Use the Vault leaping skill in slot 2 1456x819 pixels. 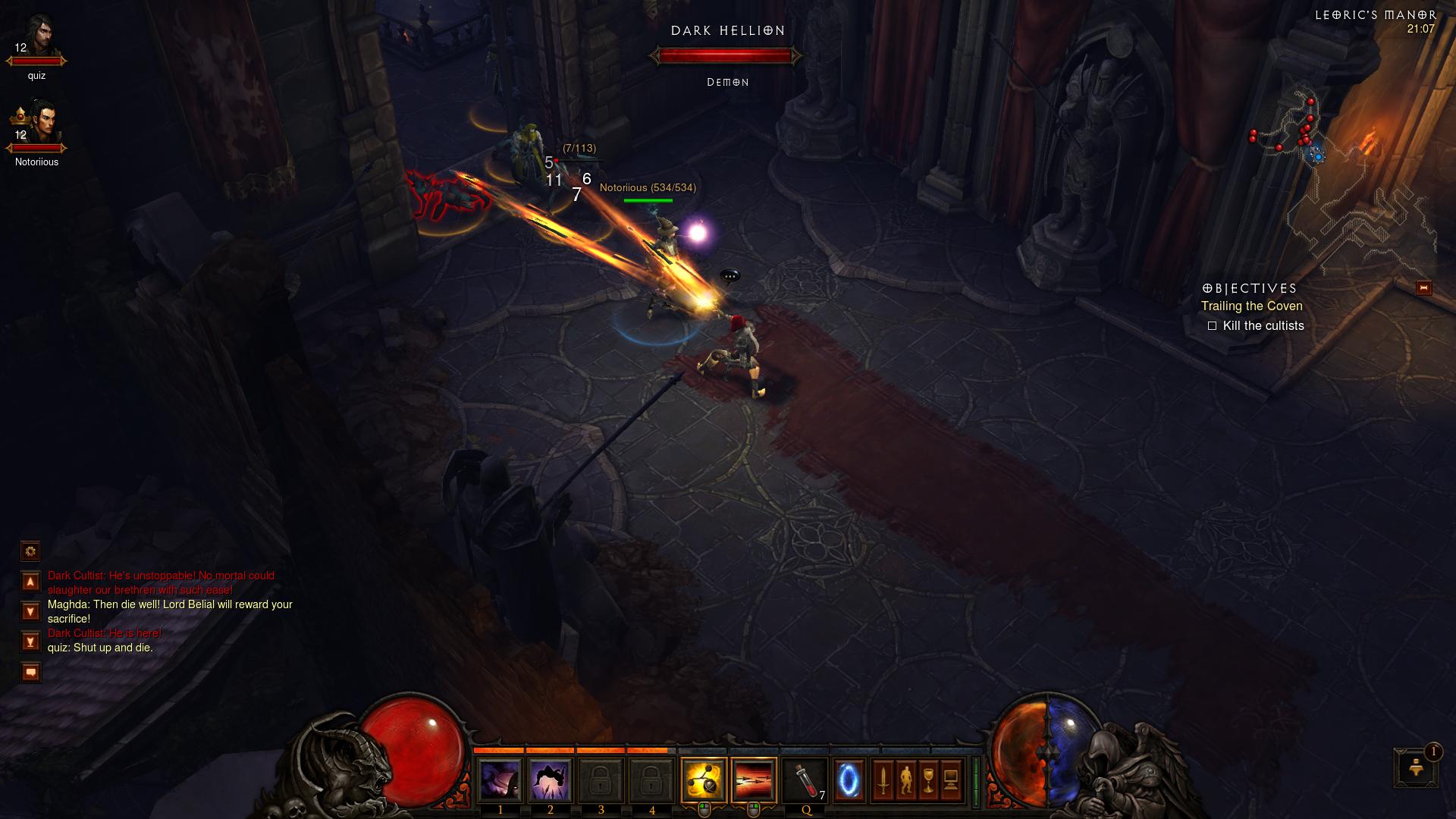pos(551,780)
